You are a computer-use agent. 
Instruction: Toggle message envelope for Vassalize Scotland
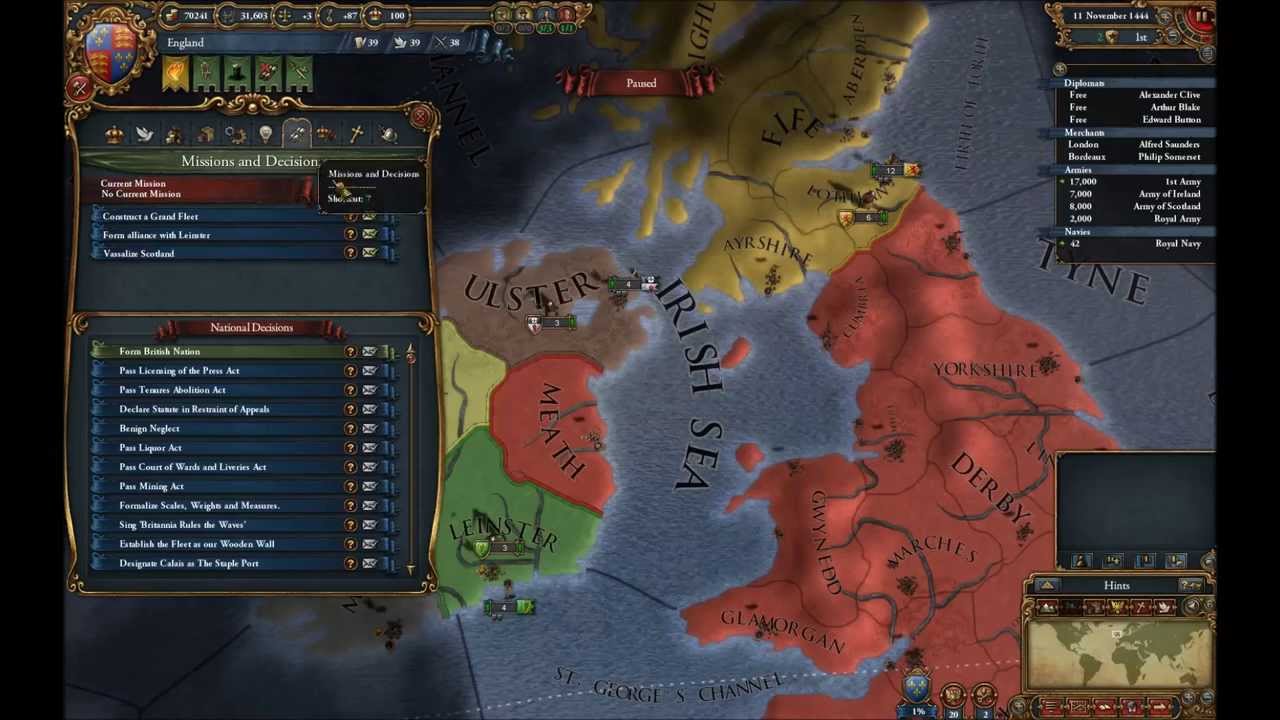[x=369, y=252]
